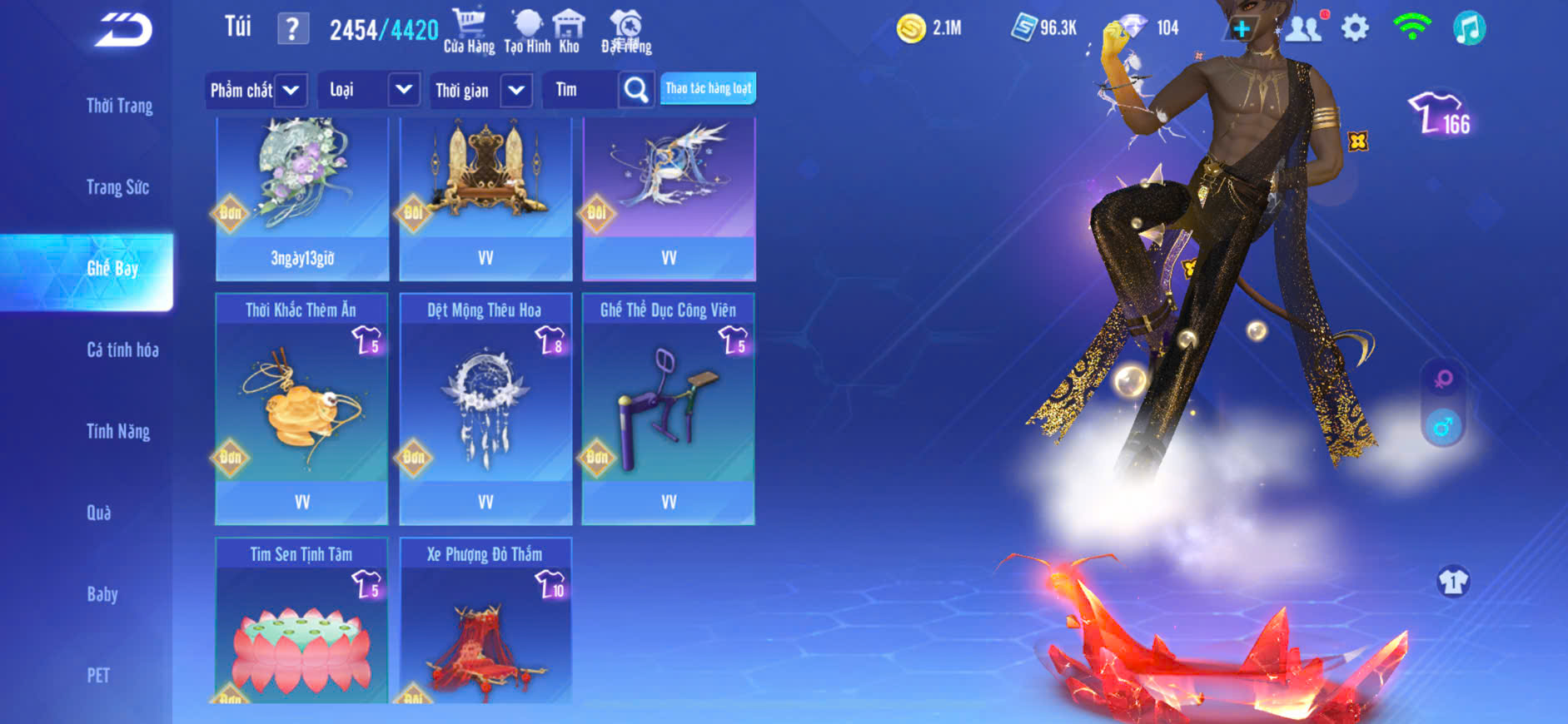Open the Cửa Hàng shop
Screen dimensions: 1568x724
coord(469,32)
